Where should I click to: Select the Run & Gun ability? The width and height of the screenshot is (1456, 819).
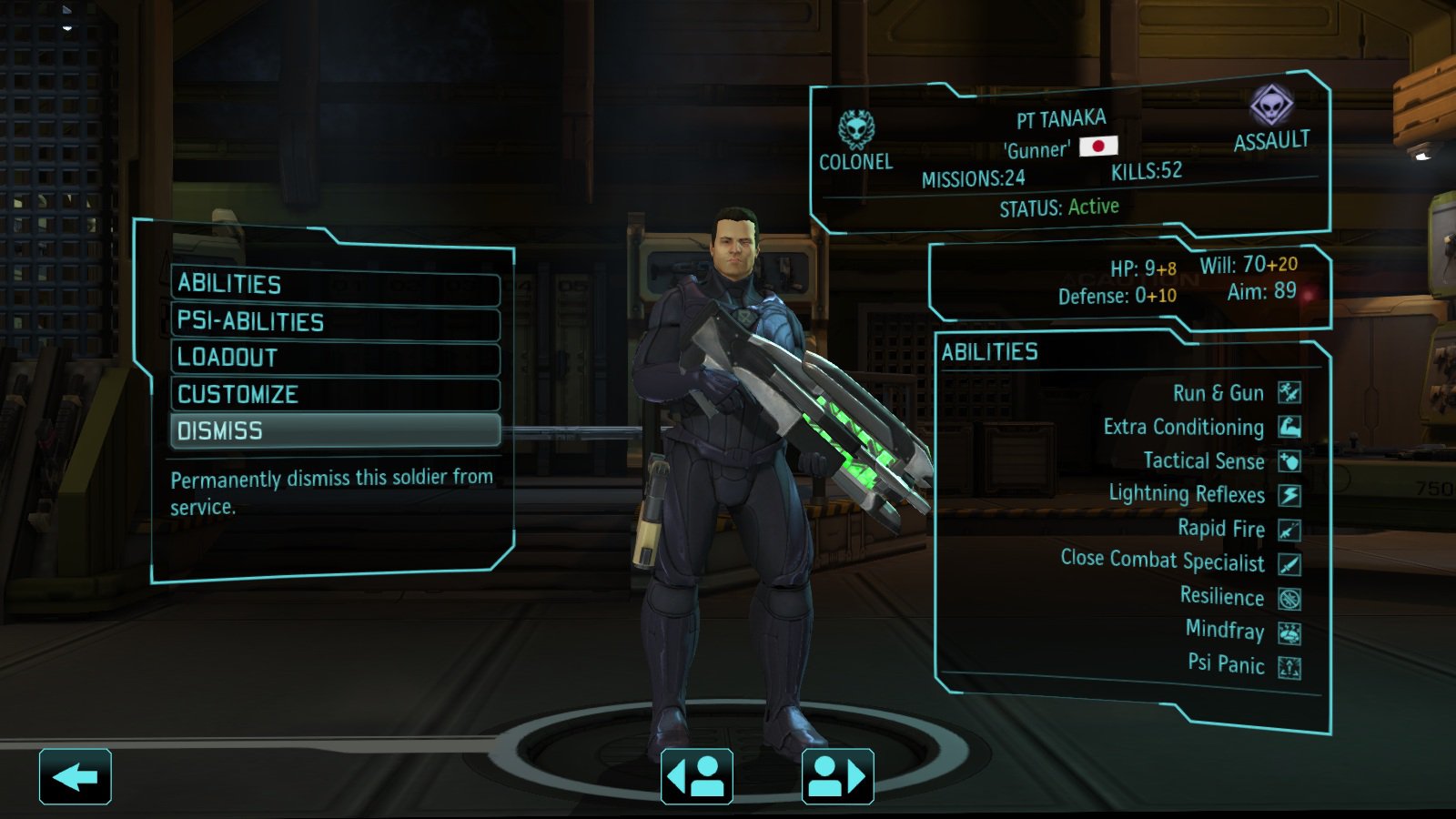[1218, 393]
